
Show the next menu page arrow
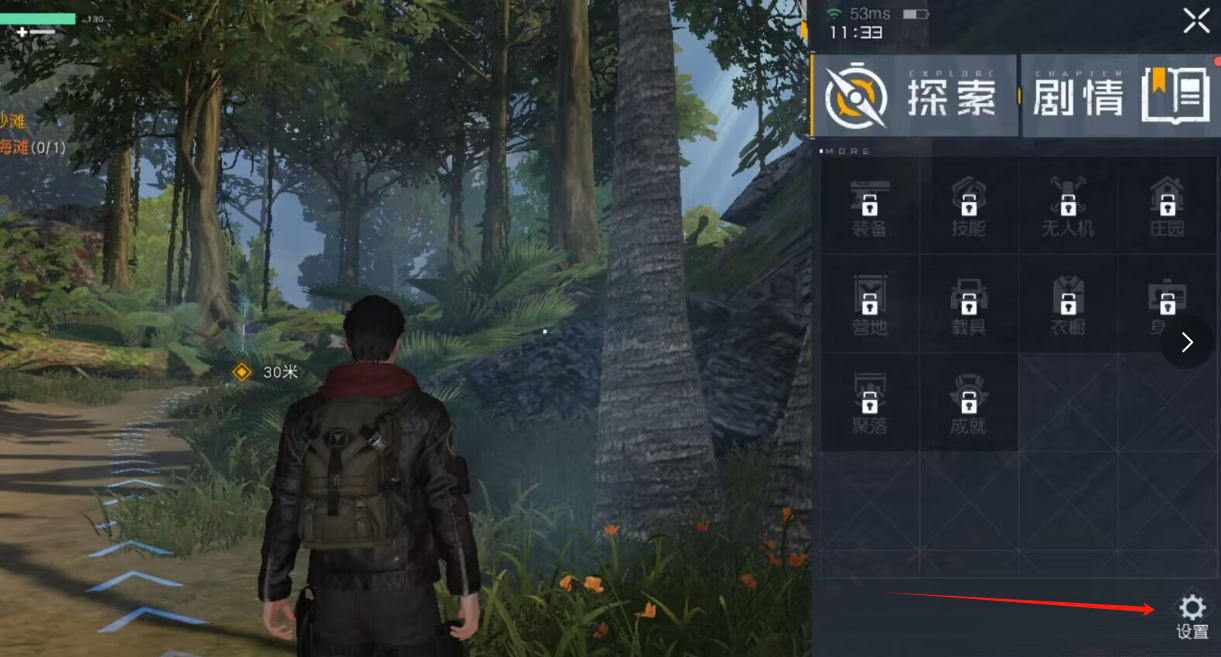(1187, 342)
